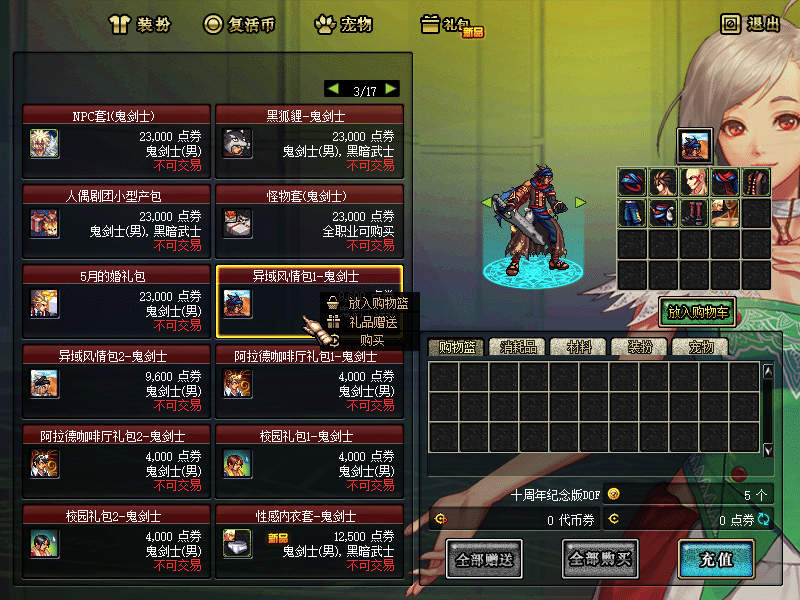Click the 全部赠送 gift all button
The width and height of the screenshot is (800, 600).
point(484,558)
